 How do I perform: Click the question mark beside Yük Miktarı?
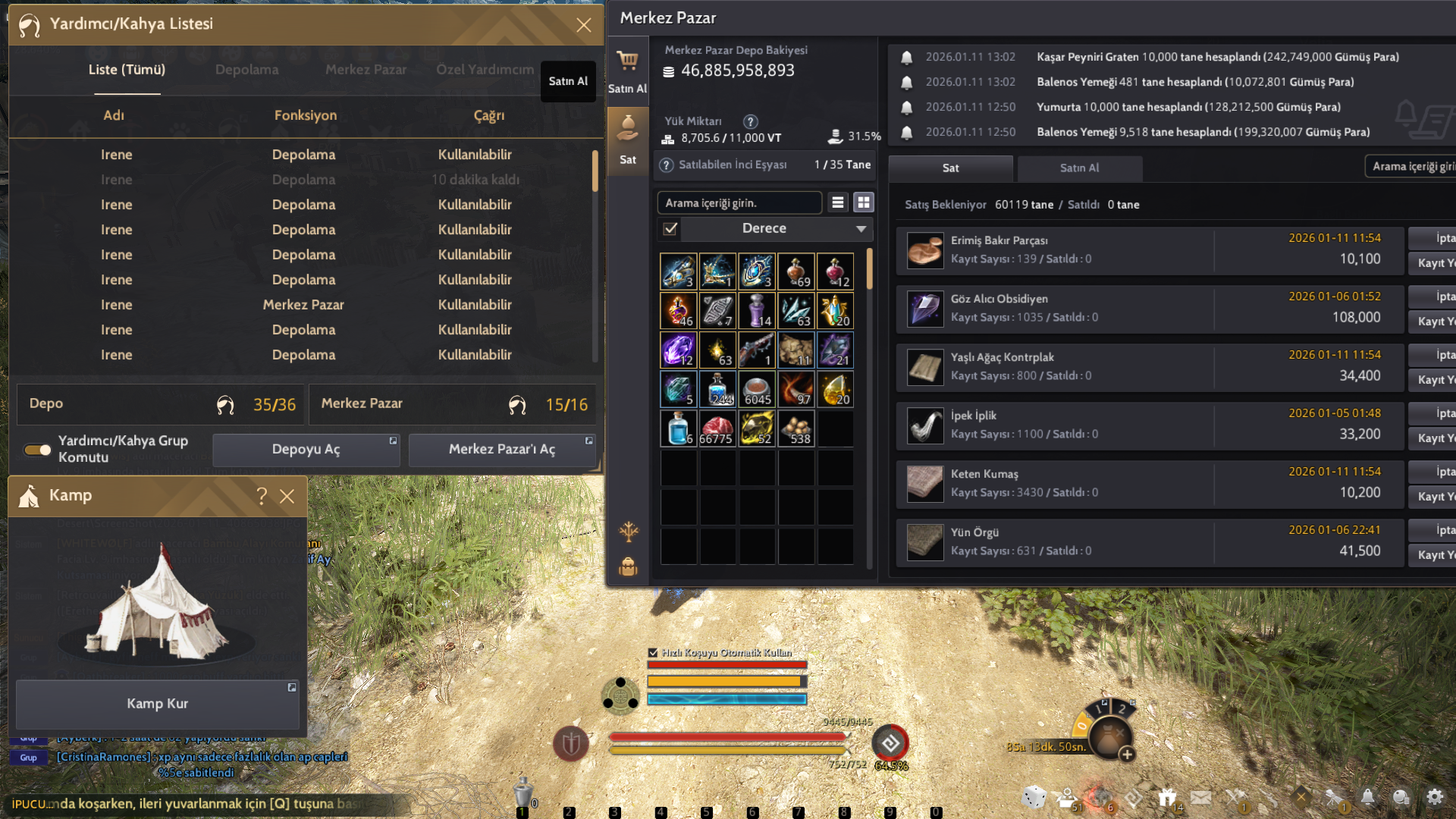750,121
